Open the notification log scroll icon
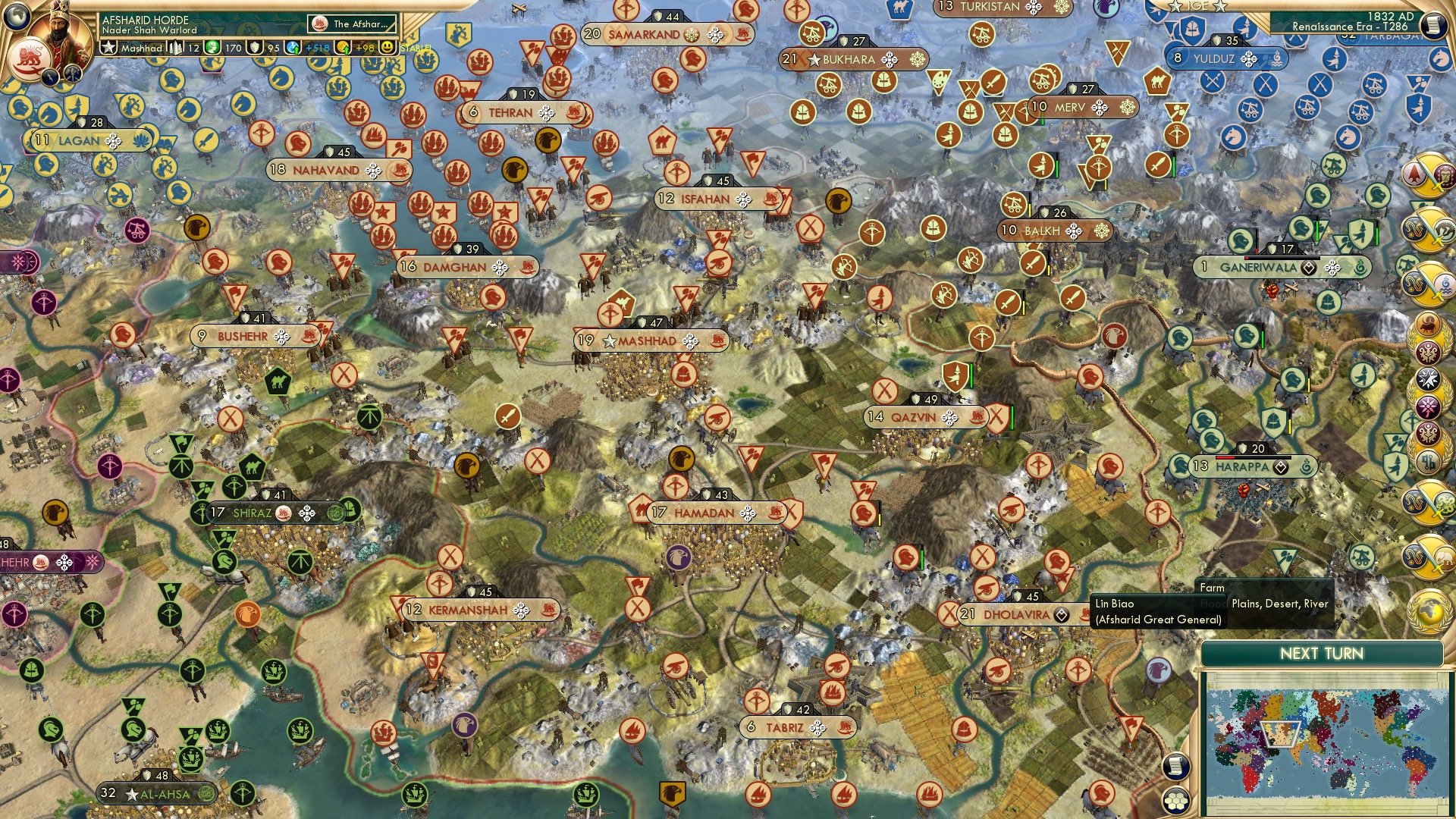This screenshot has height=819, width=1456. [1175, 767]
